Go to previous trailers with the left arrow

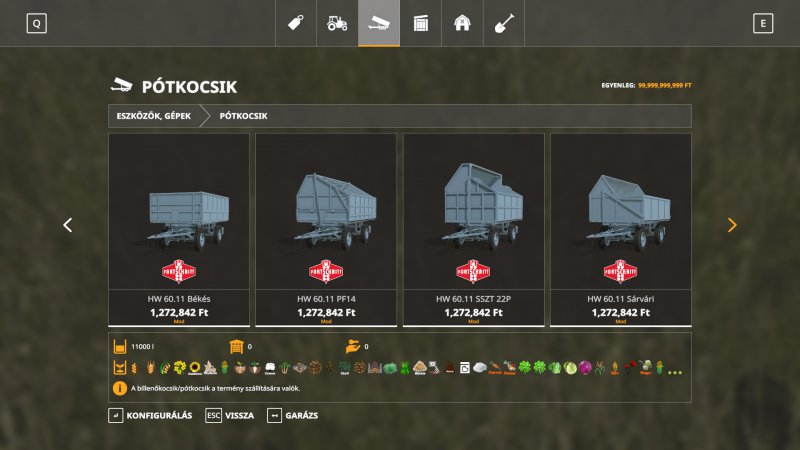pos(68,225)
